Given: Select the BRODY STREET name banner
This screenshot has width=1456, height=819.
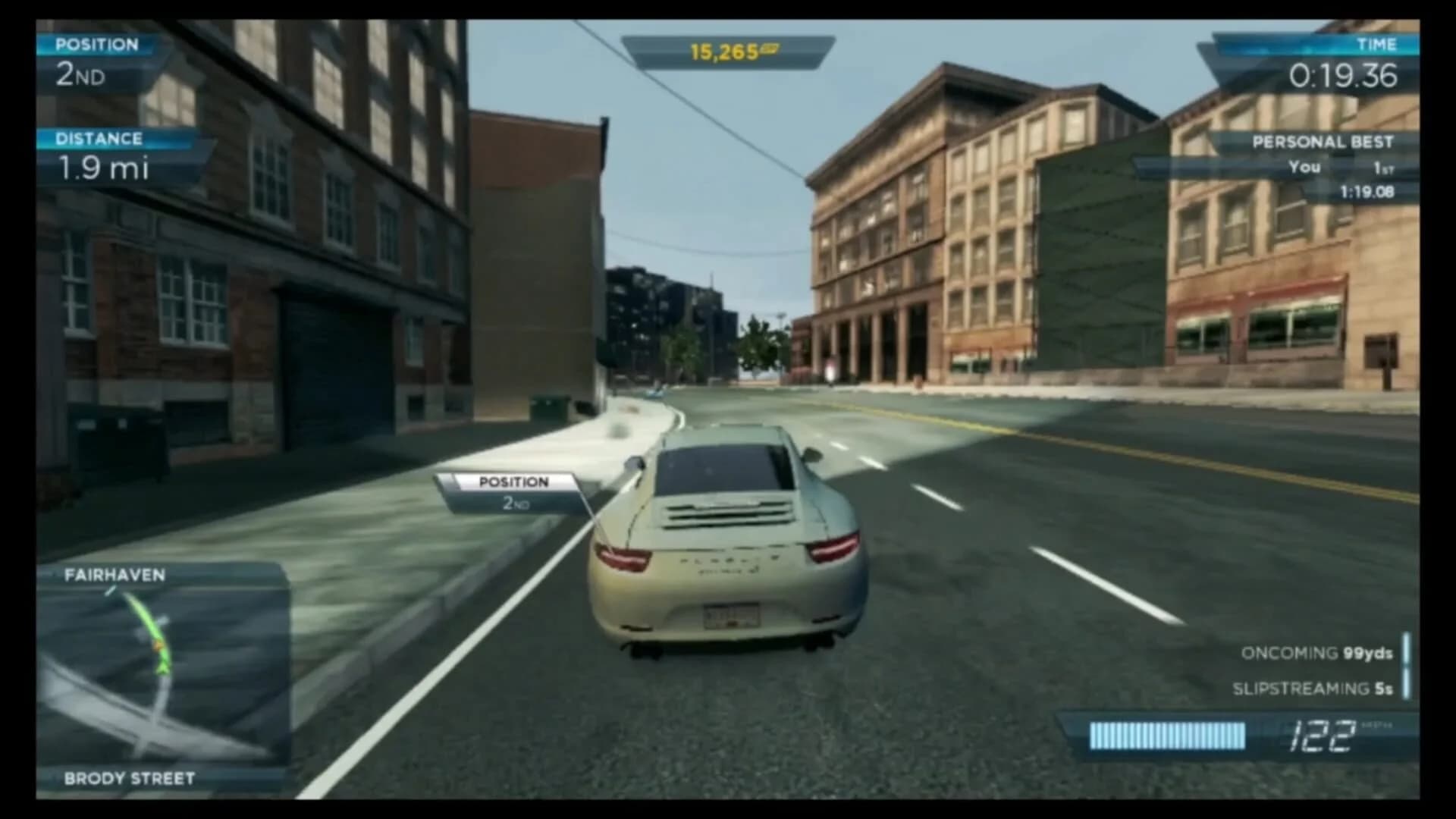Looking at the screenshot, I should pos(129,779).
